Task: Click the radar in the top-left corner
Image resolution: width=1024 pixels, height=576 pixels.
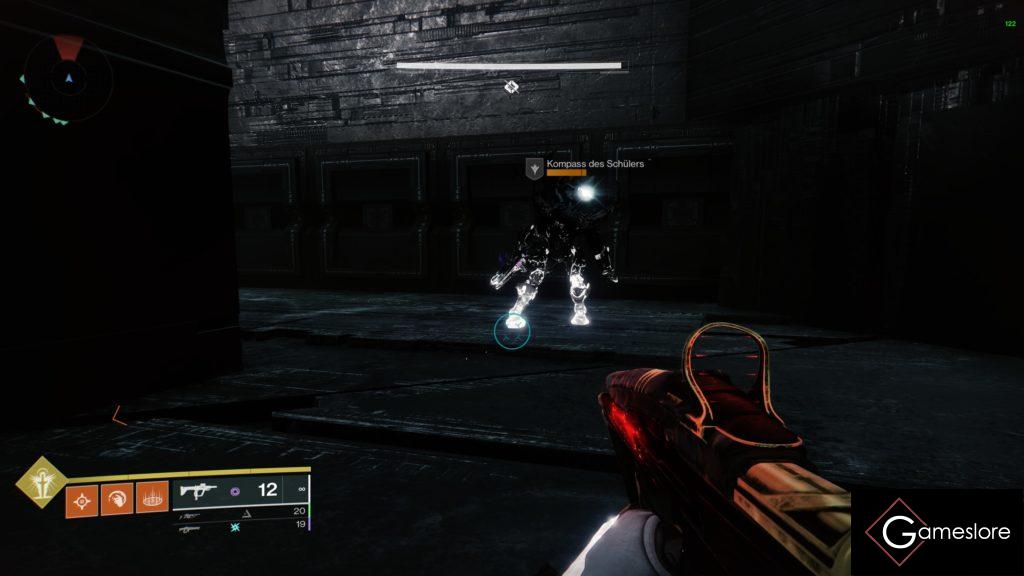Action: (x=68, y=79)
